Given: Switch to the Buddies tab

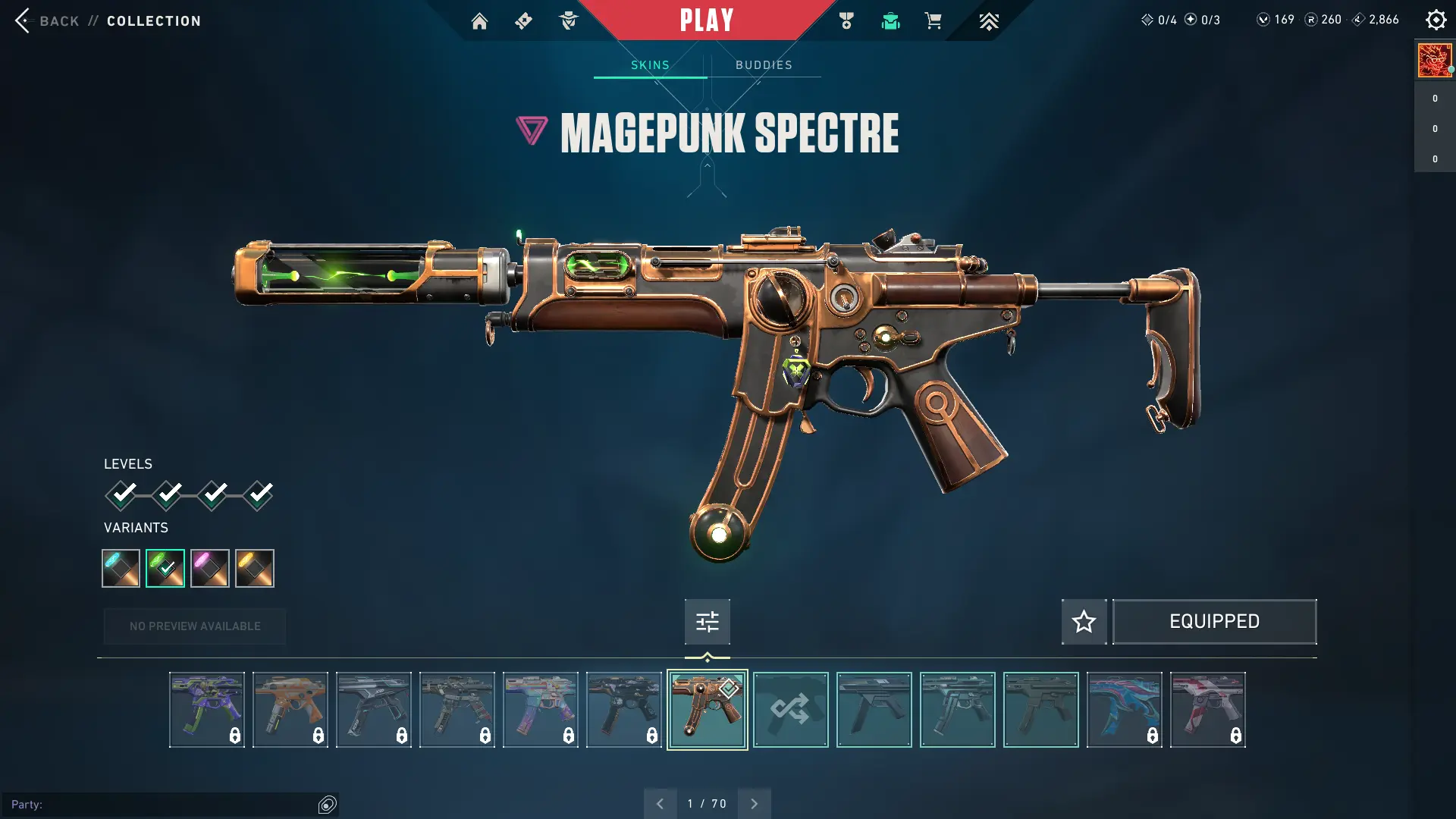Looking at the screenshot, I should click(x=764, y=65).
